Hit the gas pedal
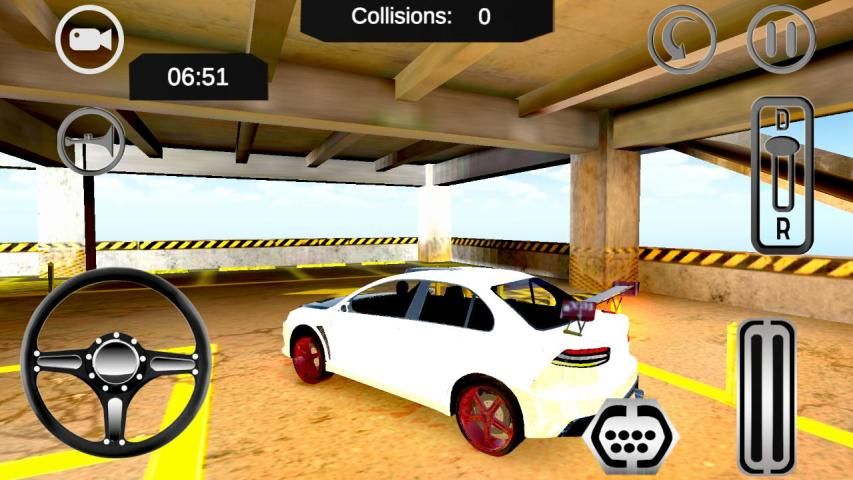The width and height of the screenshot is (853, 480). pyautogui.click(x=767, y=397)
